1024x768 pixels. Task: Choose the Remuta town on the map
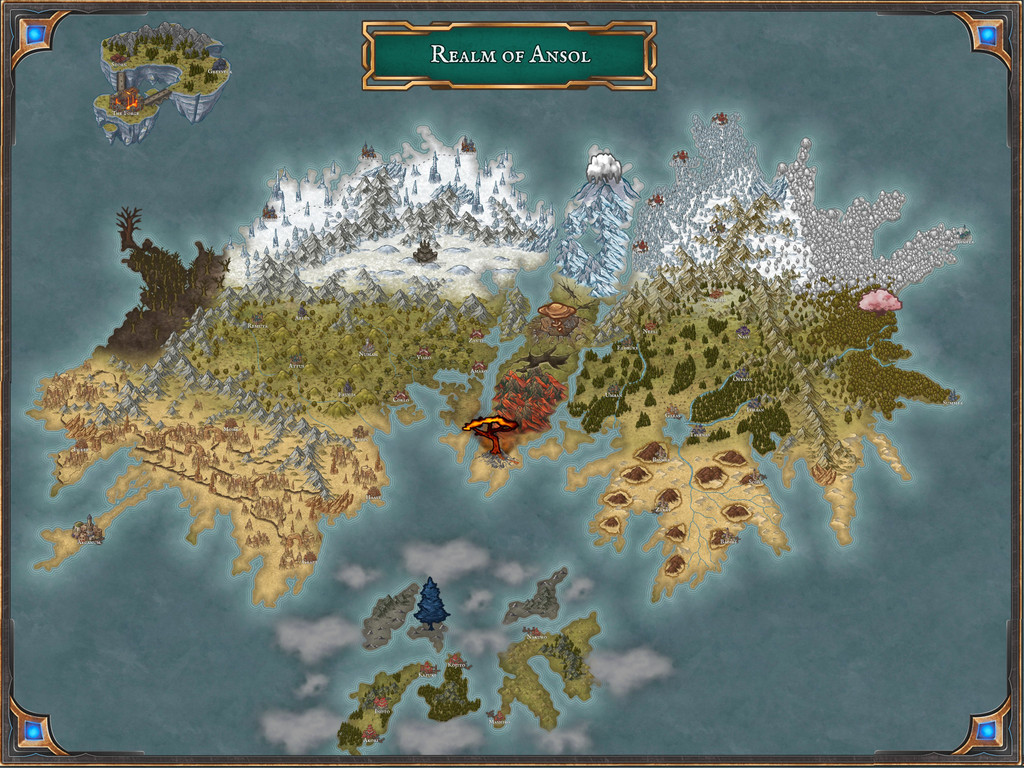coord(257,319)
